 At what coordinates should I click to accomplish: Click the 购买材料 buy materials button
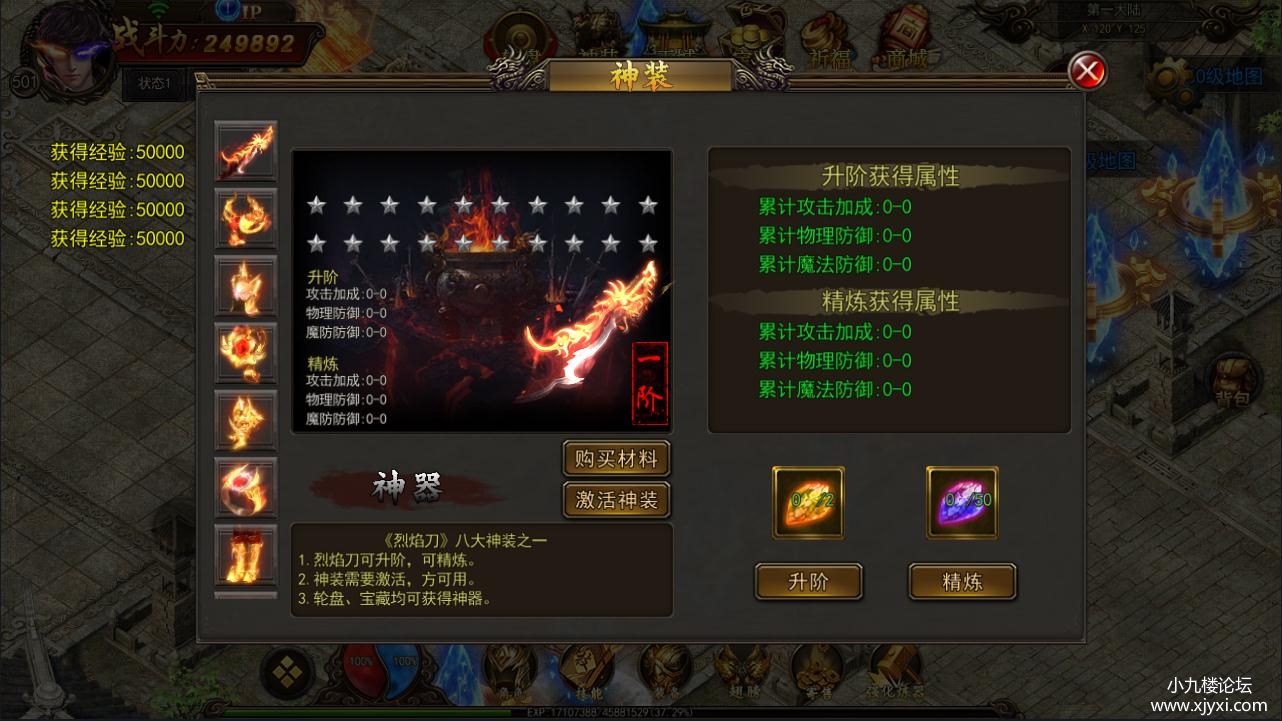pyautogui.click(x=616, y=459)
